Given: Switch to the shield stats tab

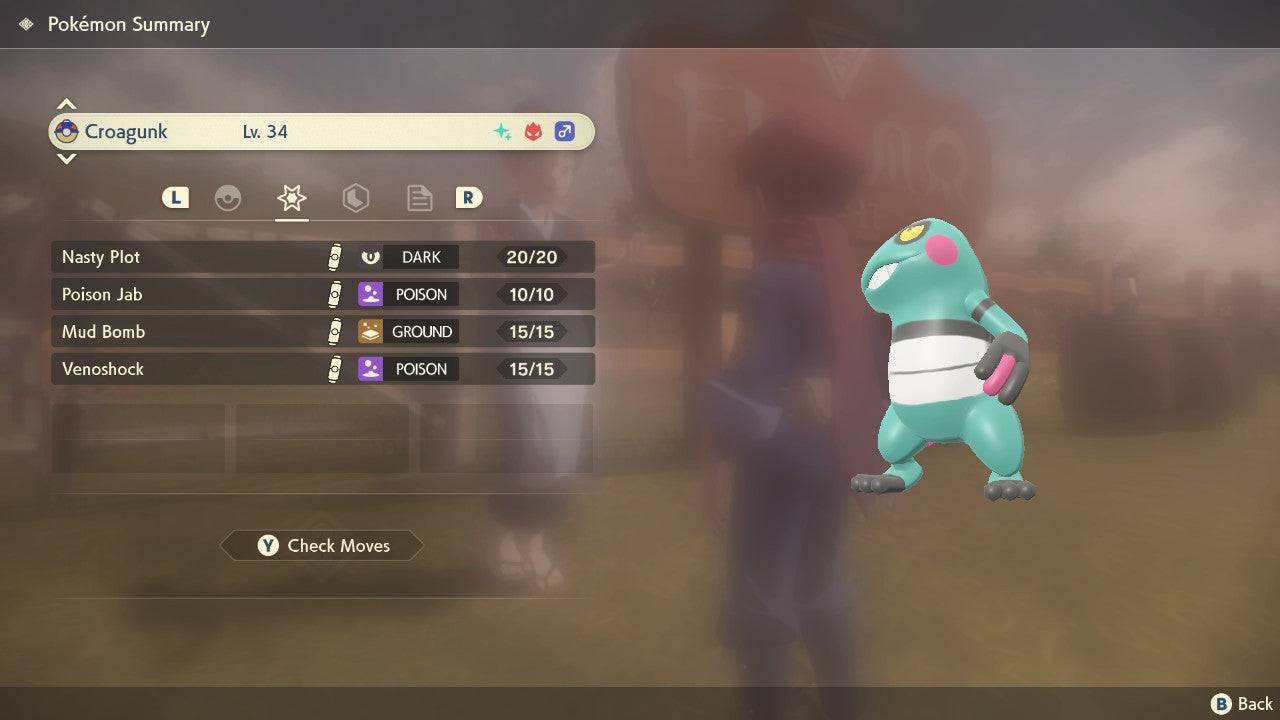Looking at the screenshot, I should [x=355, y=198].
